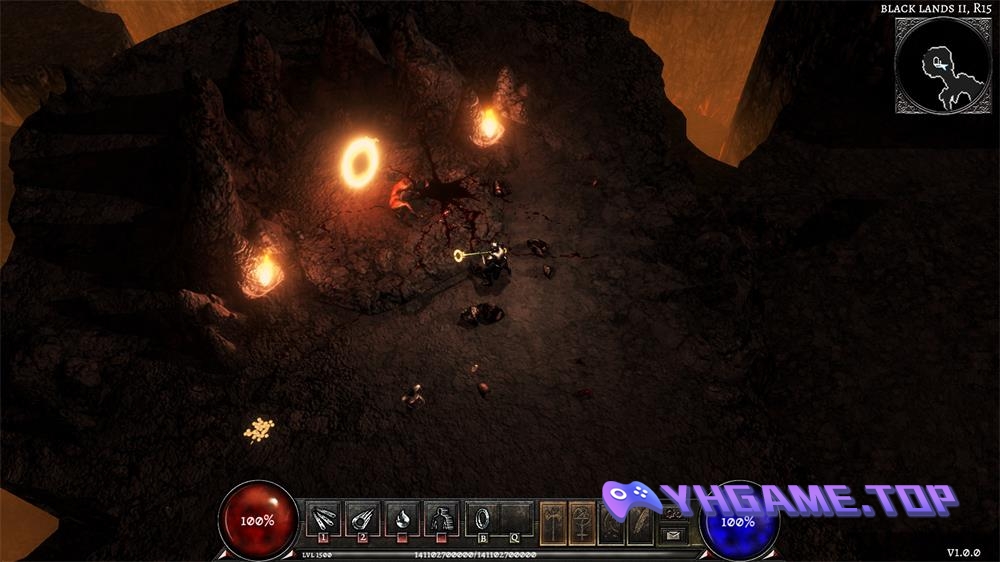Click the feather quill menu icon
The width and height of the screenshot is (1000, 562).
[x=638, y=521]
